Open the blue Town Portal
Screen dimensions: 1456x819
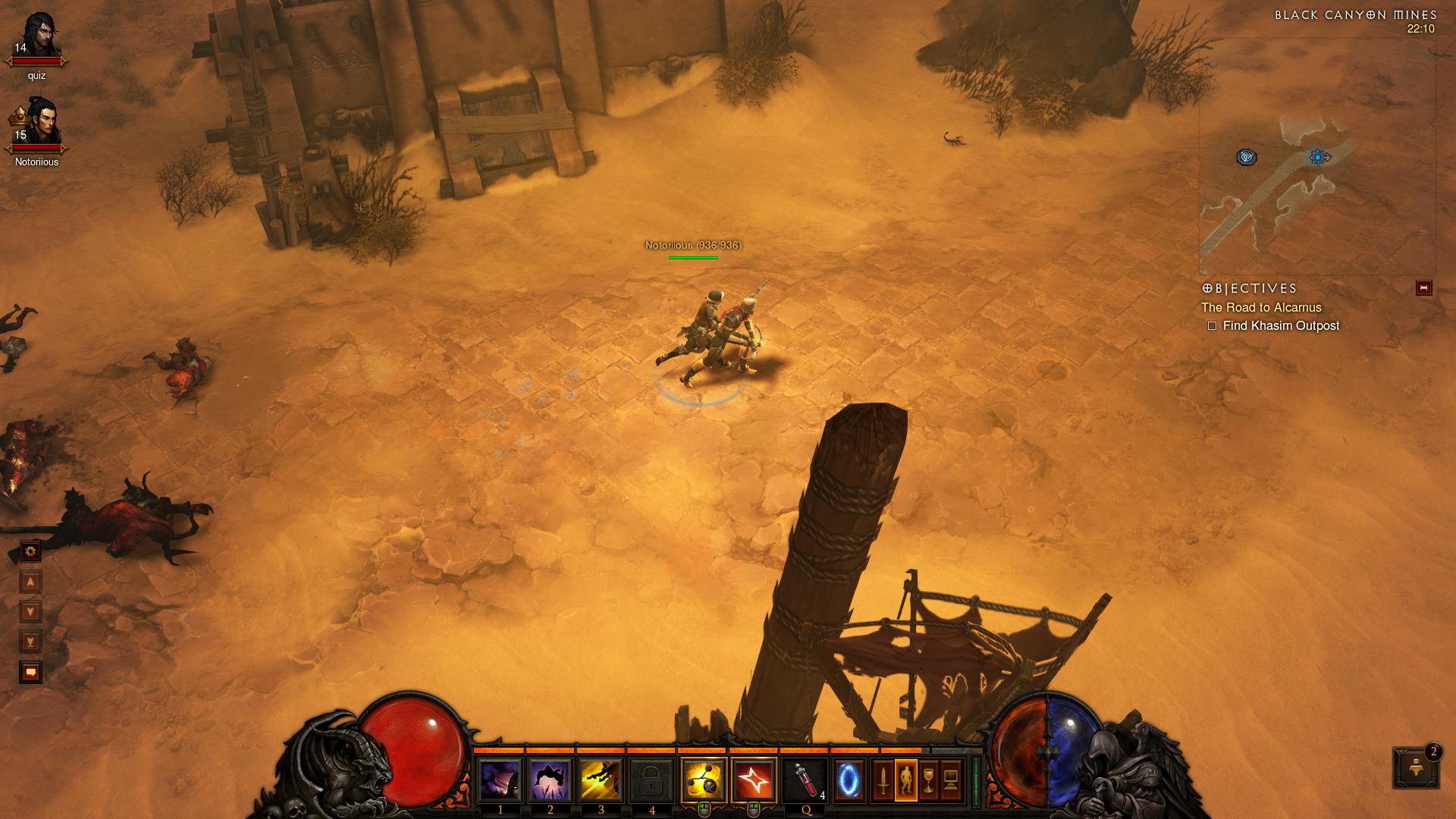849,780
